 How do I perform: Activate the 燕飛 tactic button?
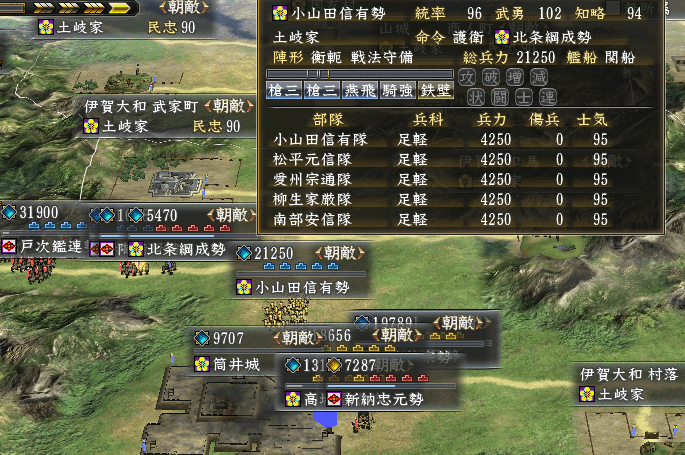(x=359, y=91)
